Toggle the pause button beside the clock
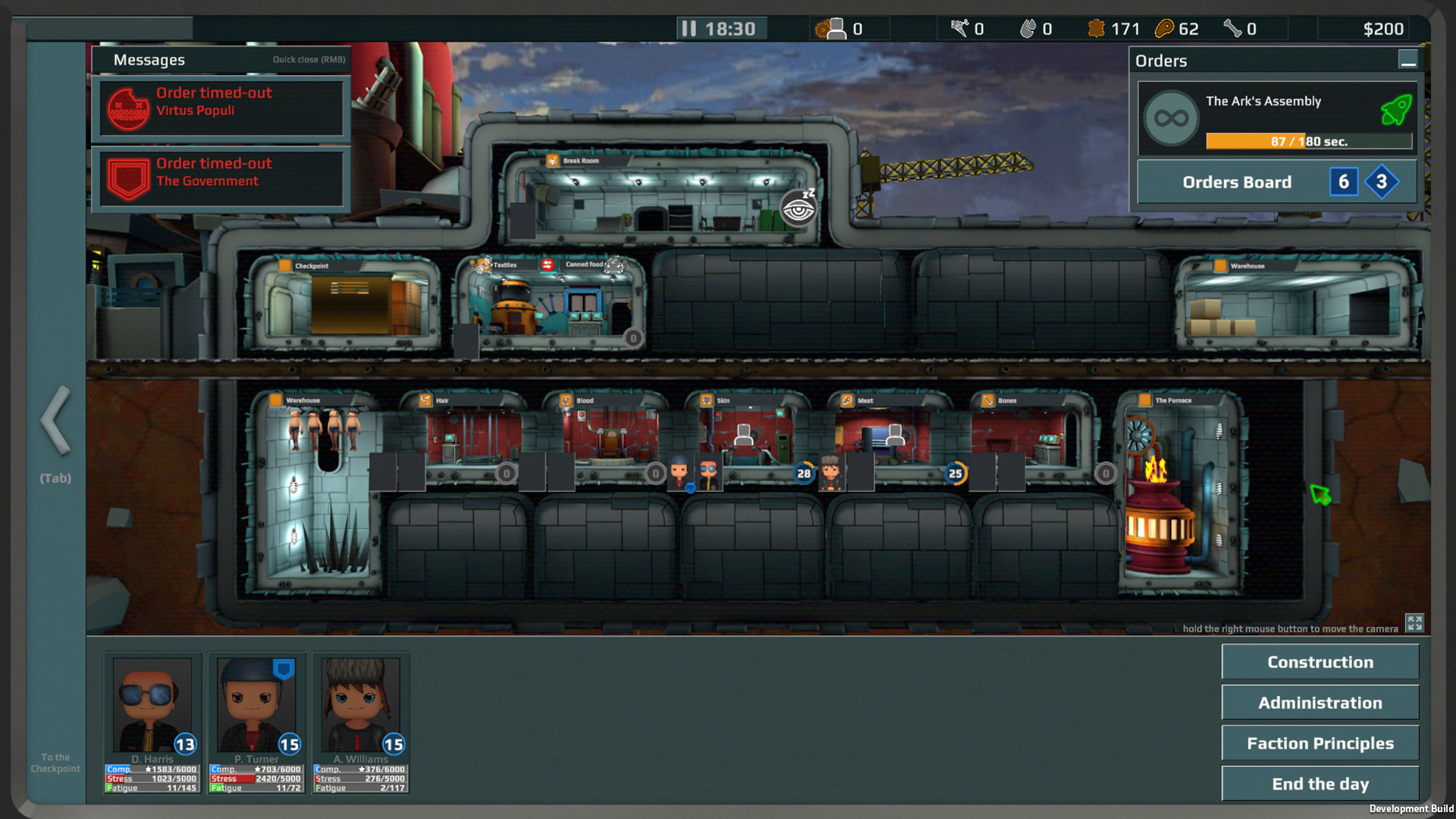 point(689,29)
